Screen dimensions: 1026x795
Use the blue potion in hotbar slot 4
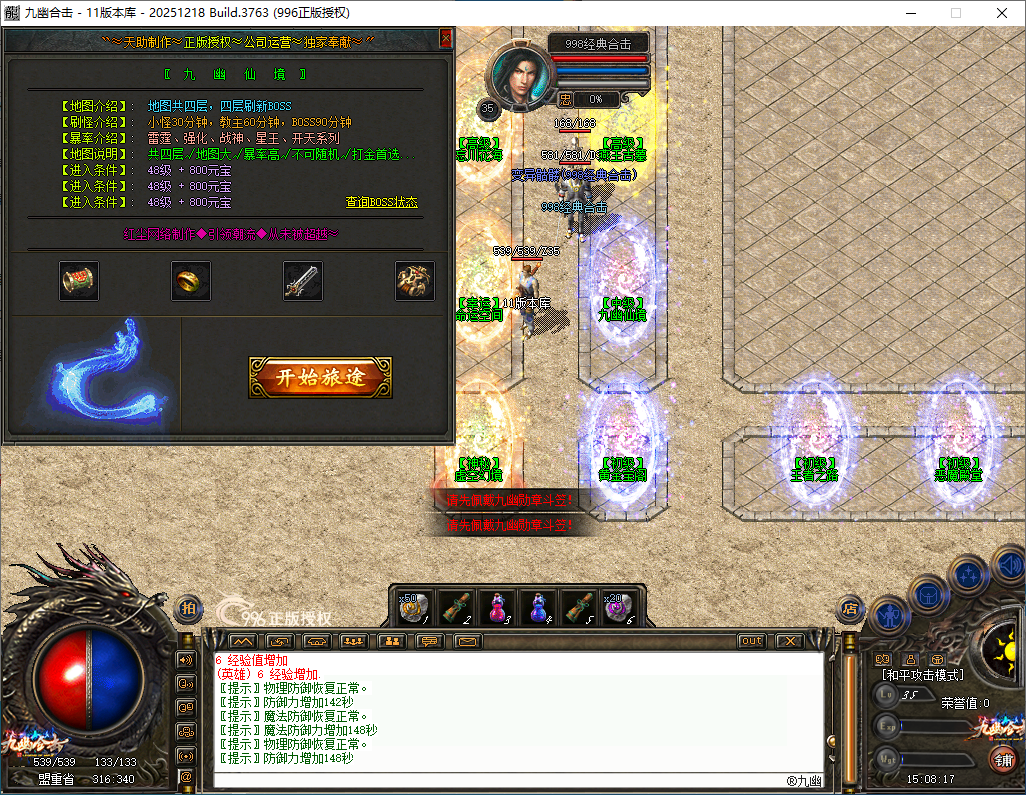pyautogui.click(x=539, y=606)
